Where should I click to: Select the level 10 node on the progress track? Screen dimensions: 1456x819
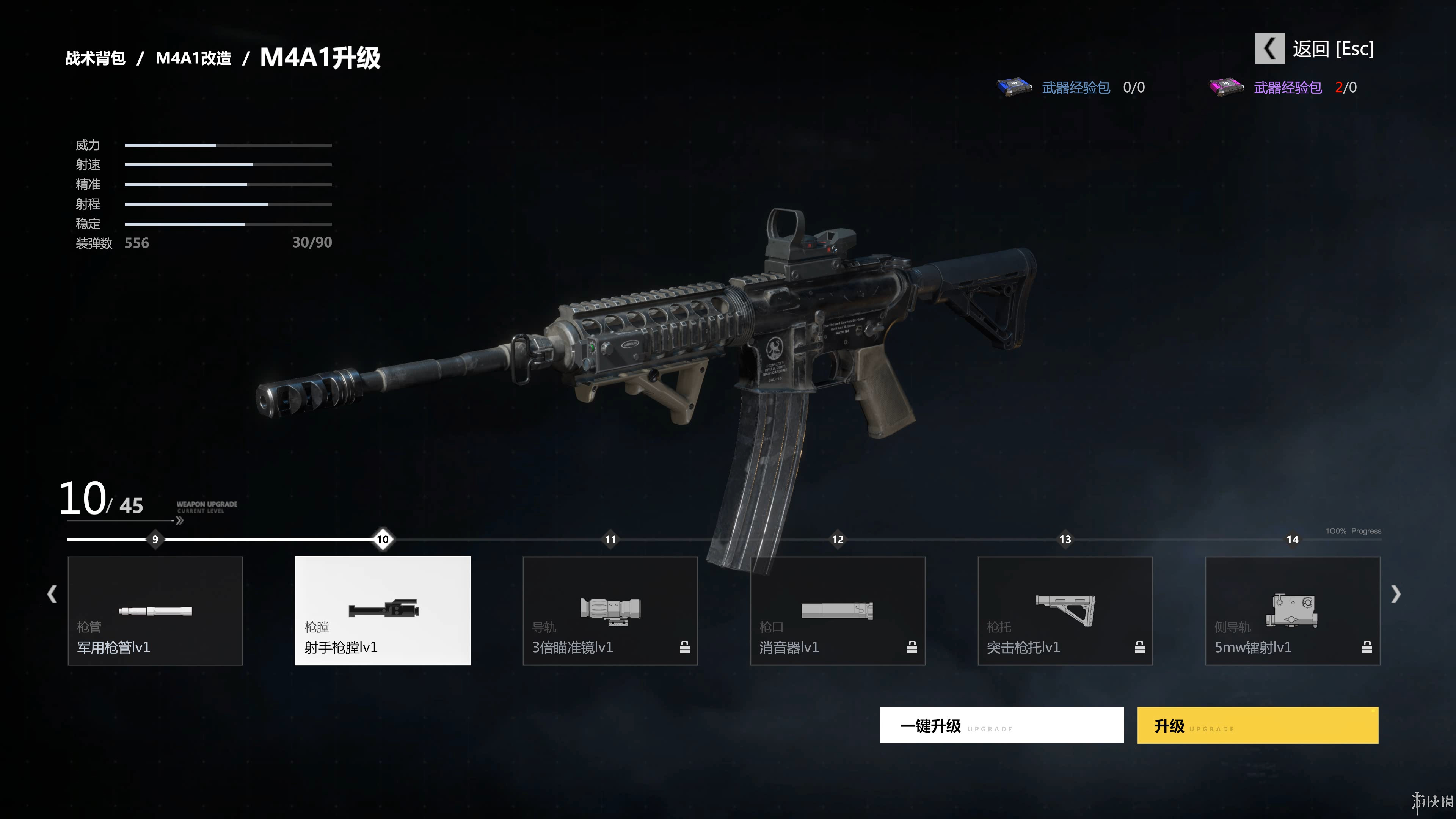click(x=383, y=539)
